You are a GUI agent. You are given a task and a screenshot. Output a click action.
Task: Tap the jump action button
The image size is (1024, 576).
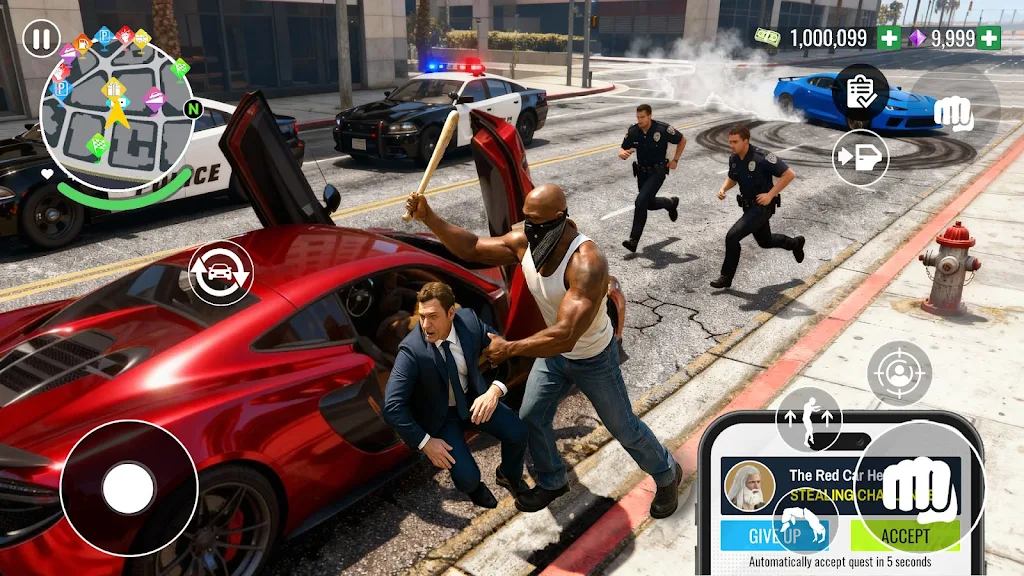pos(809,418)
